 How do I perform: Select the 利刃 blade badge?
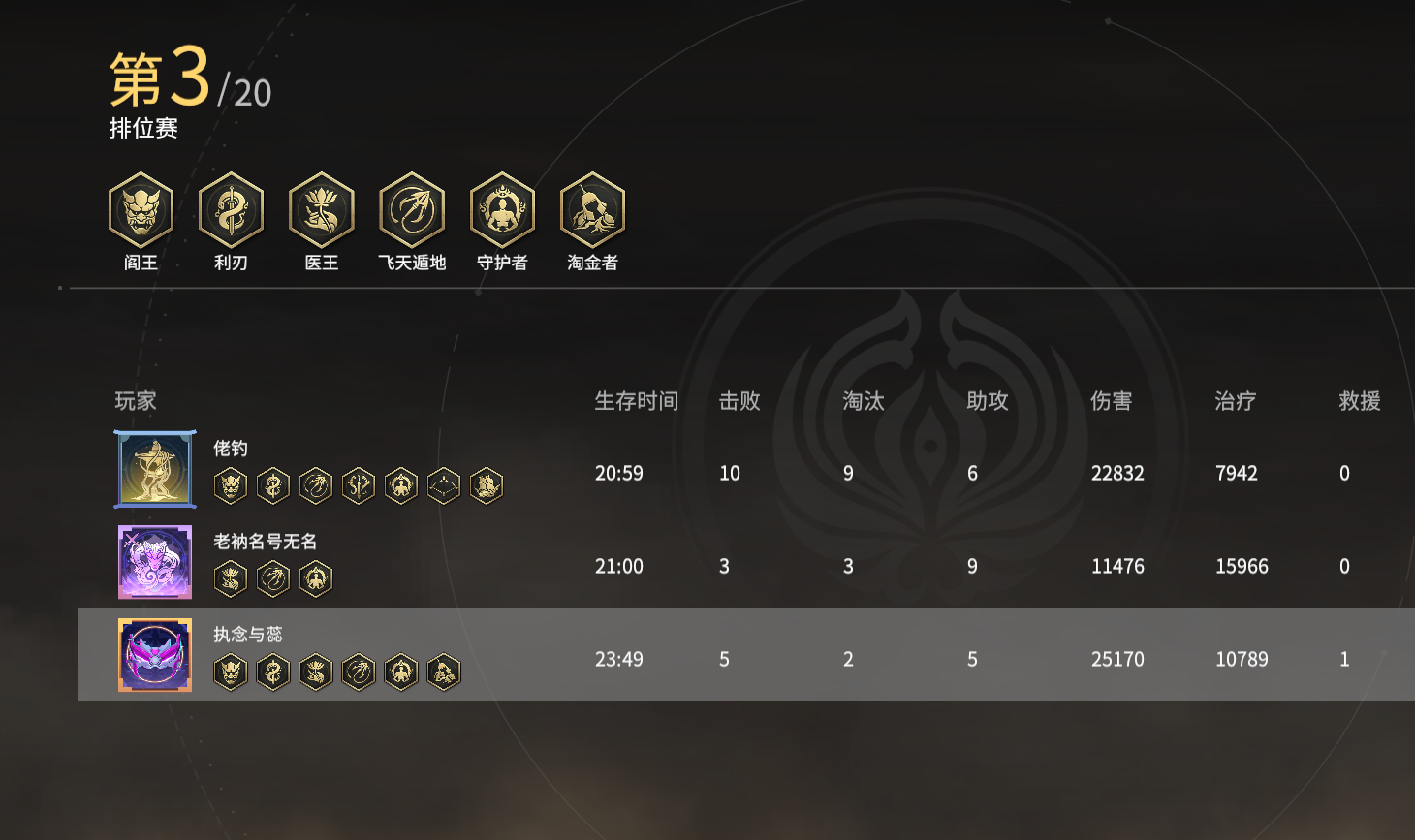click(231, 210)
